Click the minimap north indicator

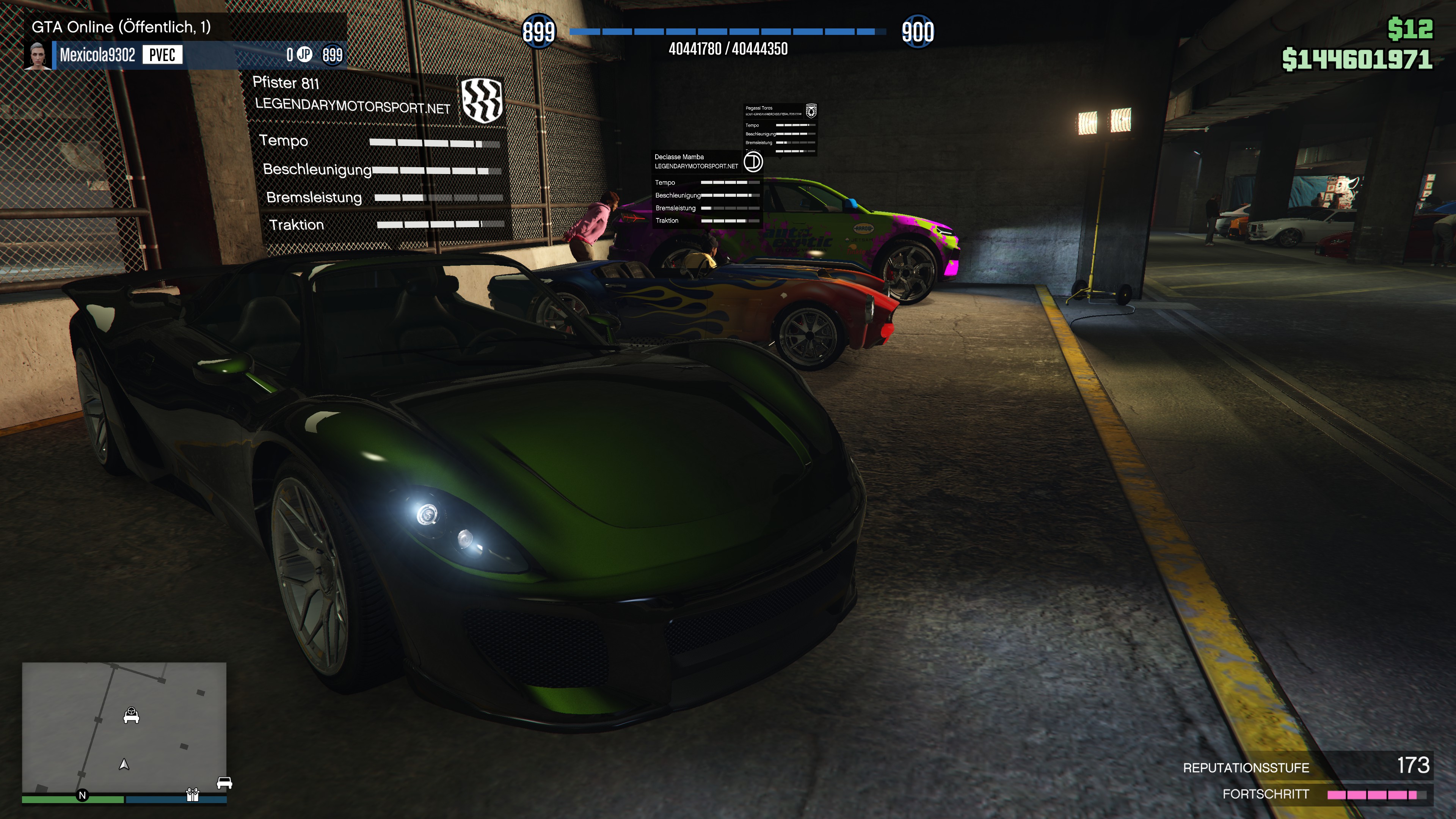83,795
